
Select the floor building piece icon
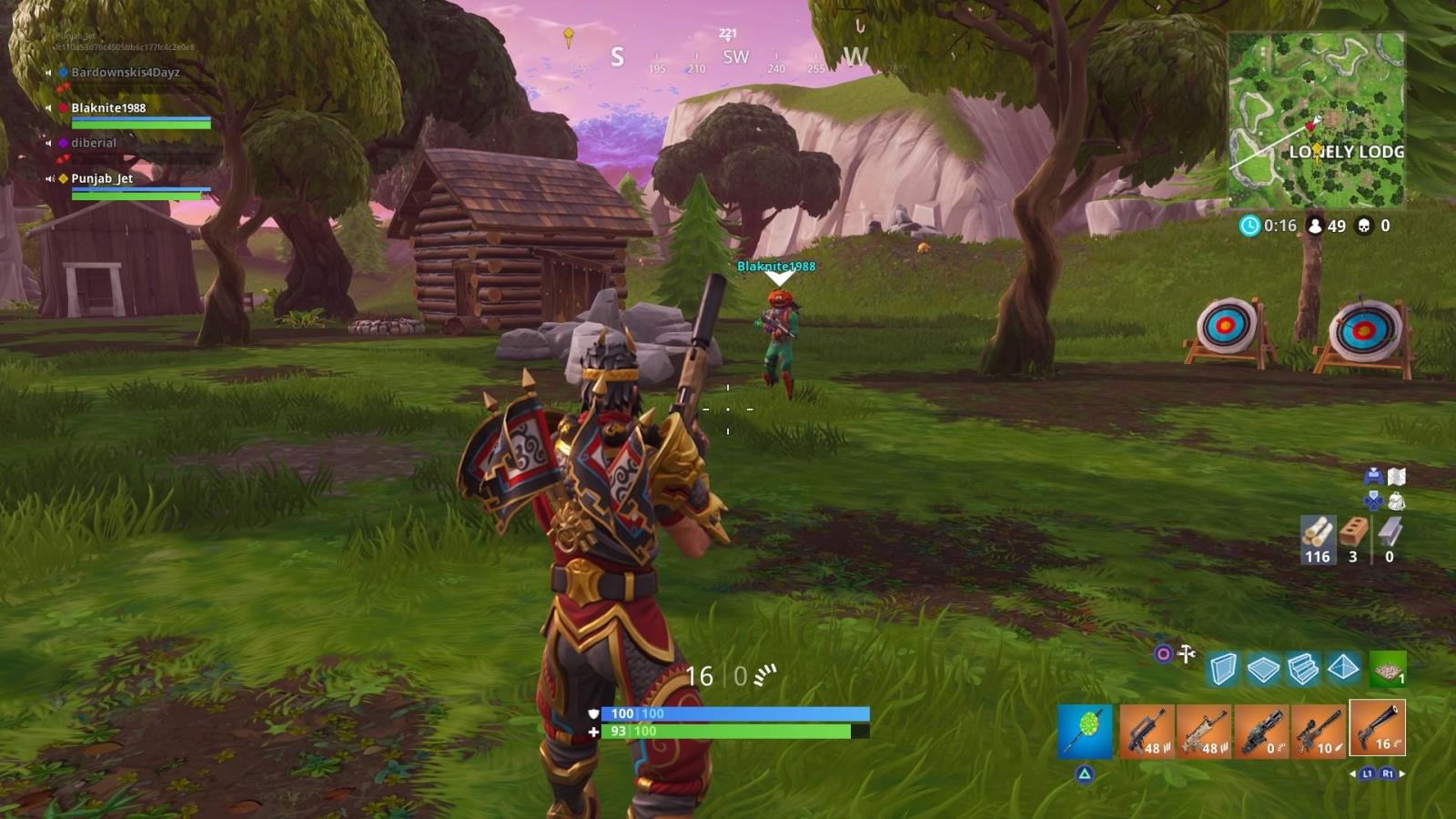(x=1264, y=669)
